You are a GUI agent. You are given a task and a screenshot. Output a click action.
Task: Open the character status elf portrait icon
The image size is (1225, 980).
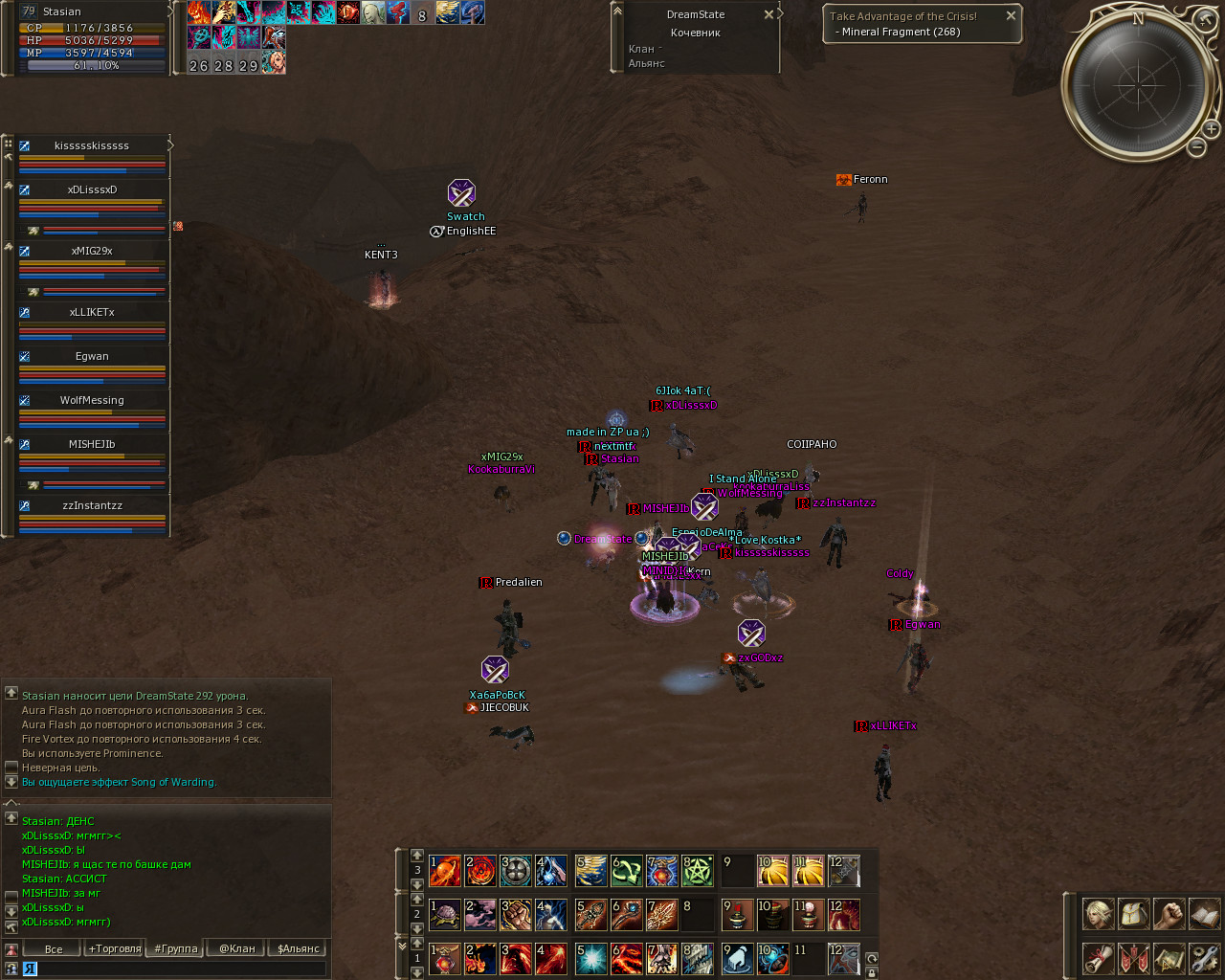pyautogui.click(x=1098, y=914)
